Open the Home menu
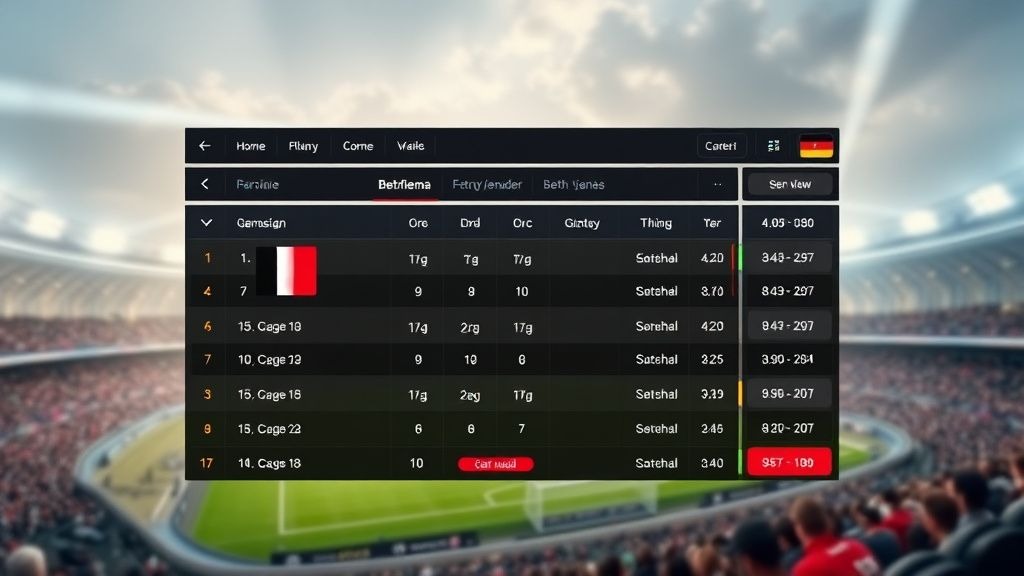The image size is (1024, 576). (251, 146)
